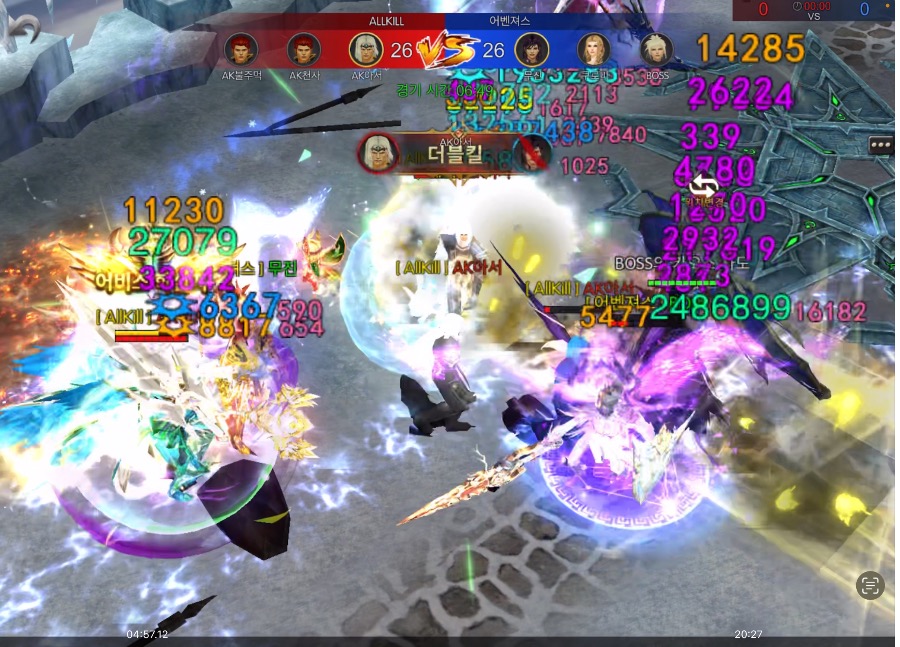Image resolution: width=900 pixels, height=647 pixels.
Task: Select the white-haired ALLKILL team portrait
Action: [366, 49]
